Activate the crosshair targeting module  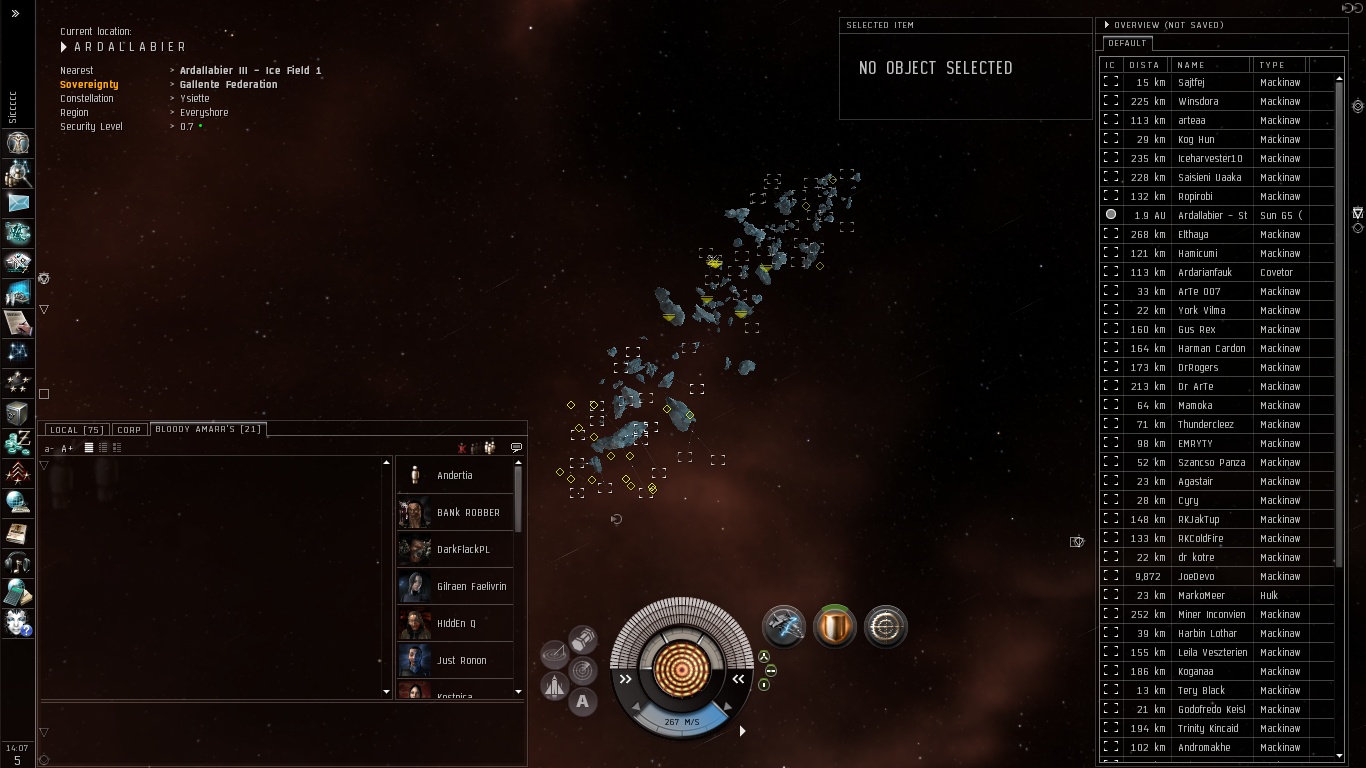point(885,626)
